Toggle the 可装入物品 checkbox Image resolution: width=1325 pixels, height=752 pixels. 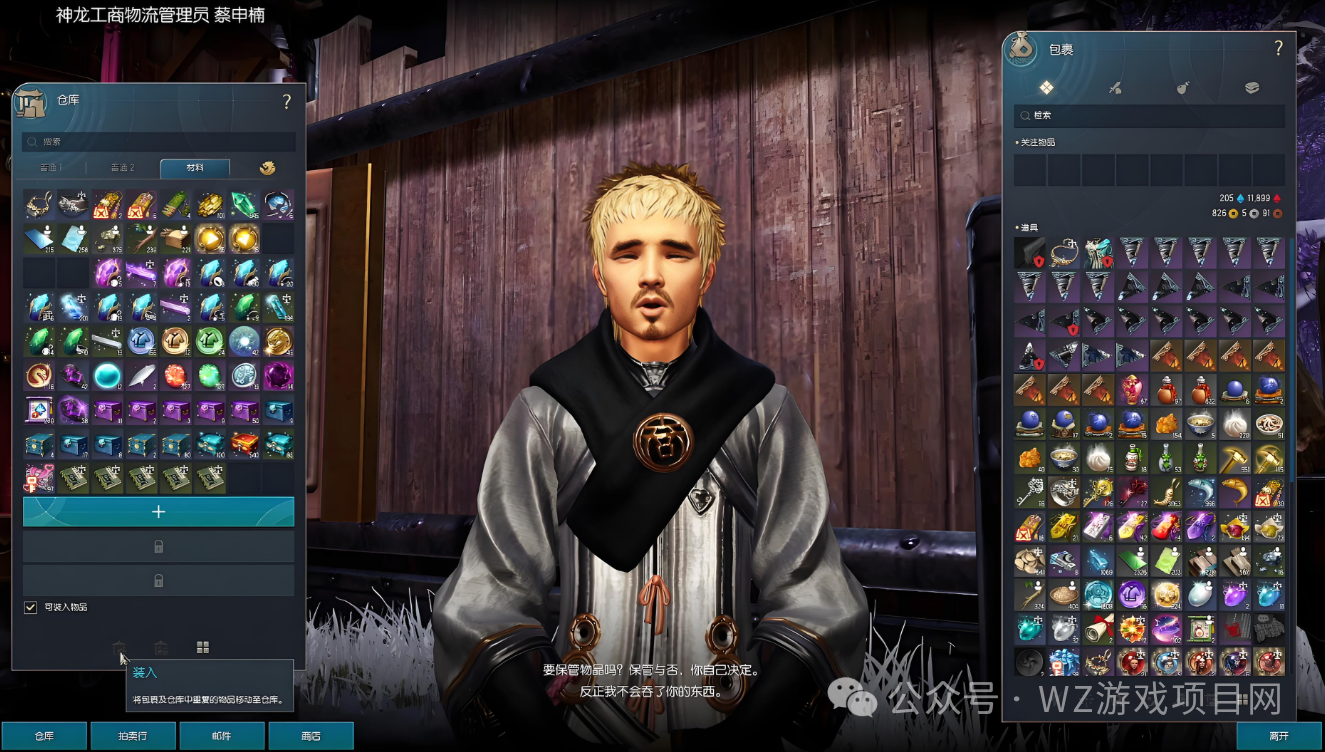30,607
